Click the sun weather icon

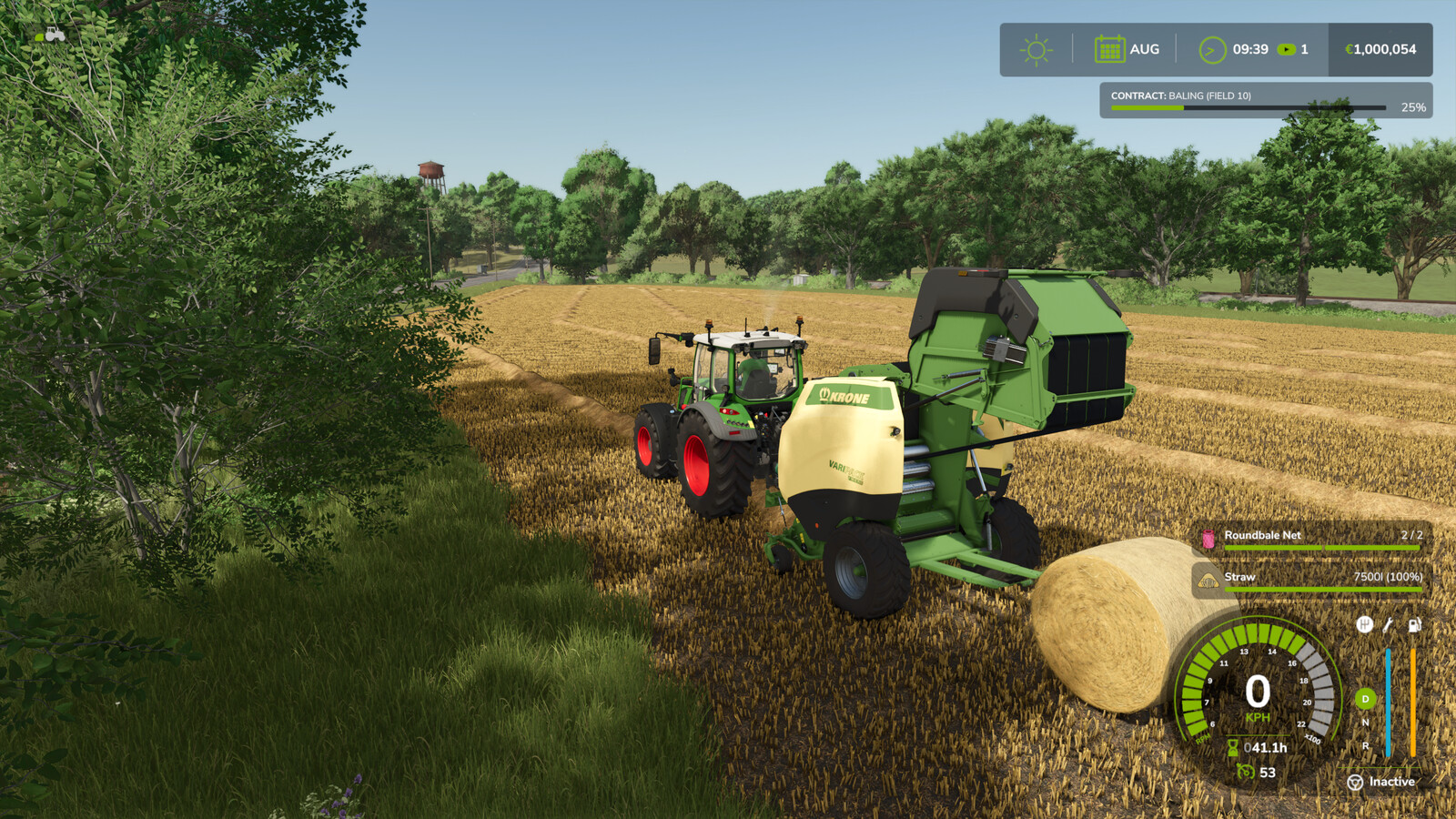tap(1037, 50)
